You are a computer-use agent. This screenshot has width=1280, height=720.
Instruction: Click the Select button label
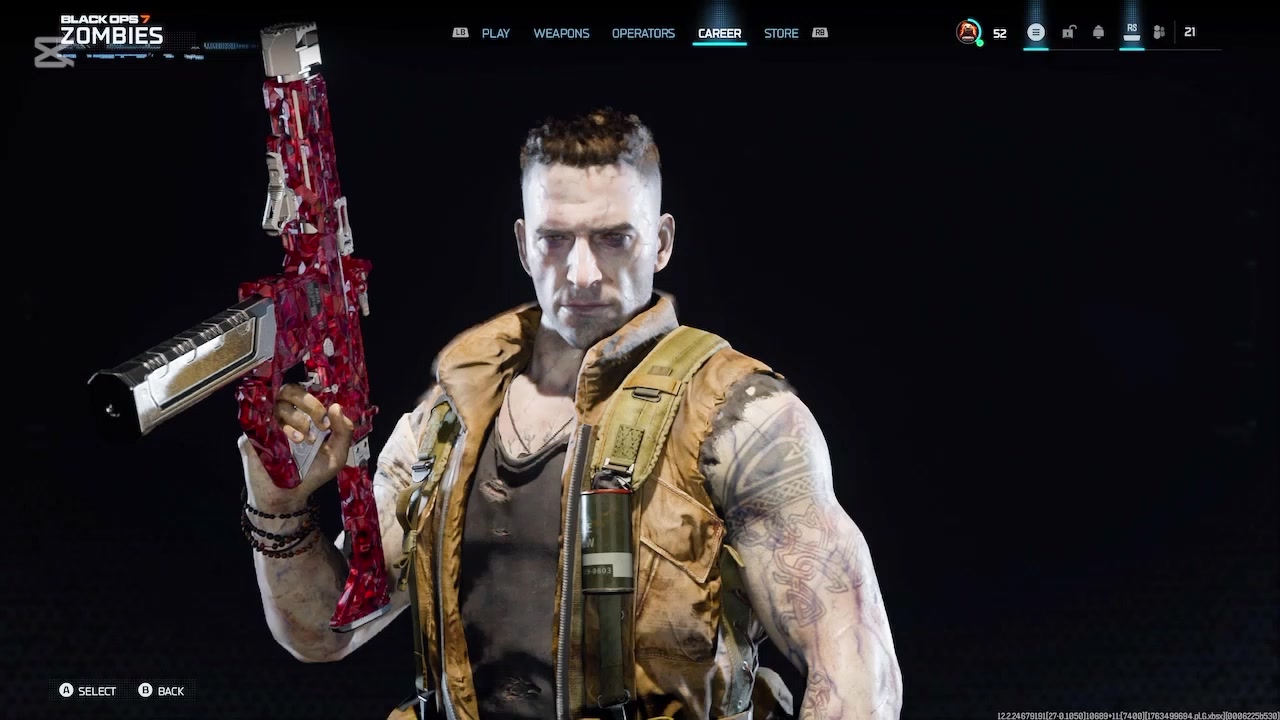pos(96,691)
